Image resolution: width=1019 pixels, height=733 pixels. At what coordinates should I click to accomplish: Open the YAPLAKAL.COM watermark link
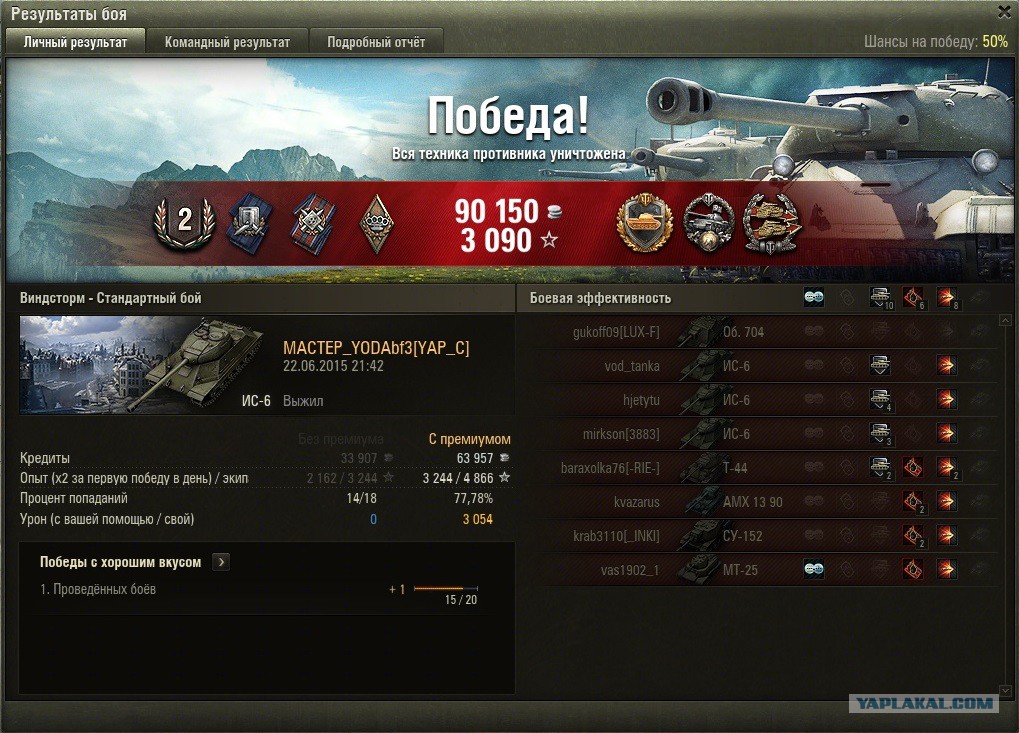click(924, 703)
